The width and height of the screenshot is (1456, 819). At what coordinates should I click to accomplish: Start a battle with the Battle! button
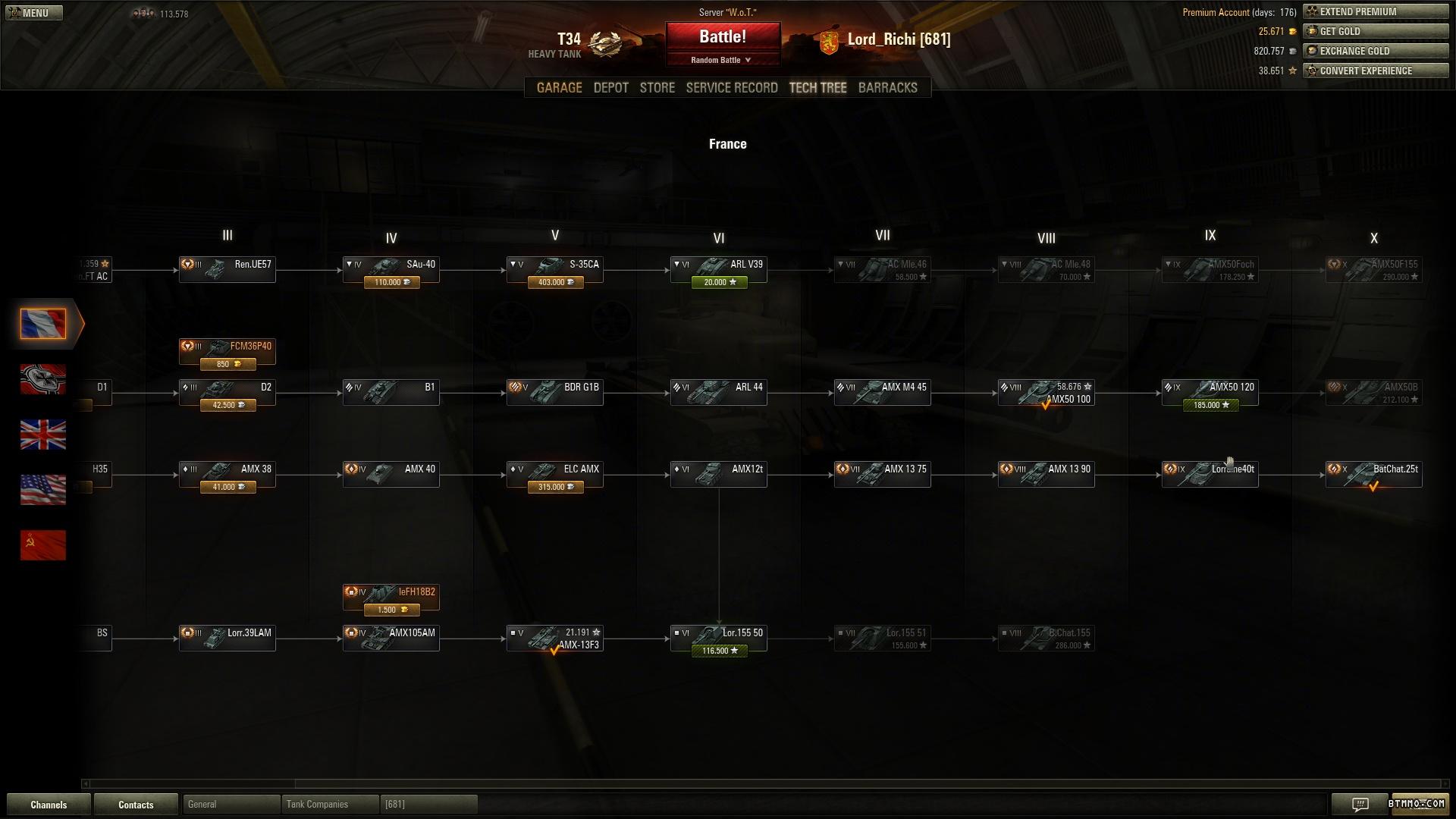(x=722, y=37)
